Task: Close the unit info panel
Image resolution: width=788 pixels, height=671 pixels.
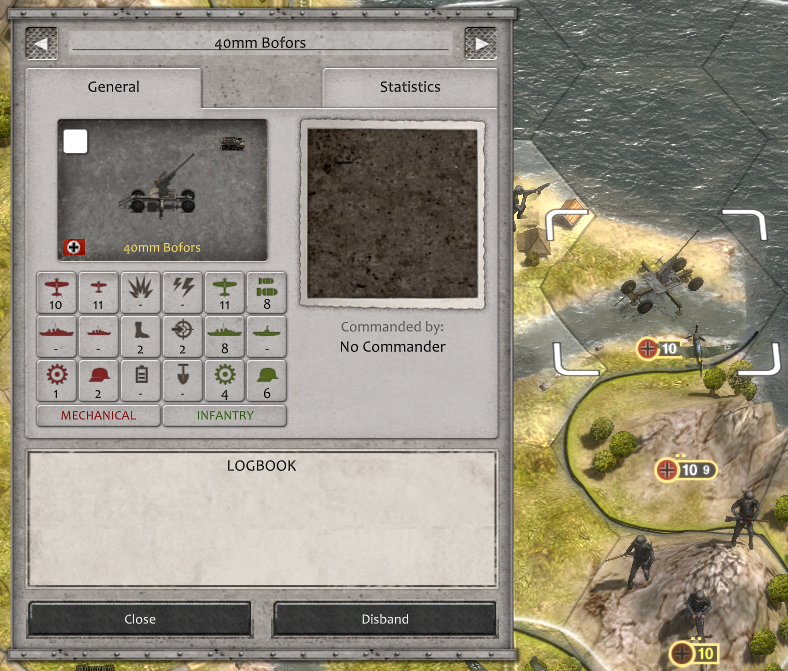Action: tap(140, 619)
